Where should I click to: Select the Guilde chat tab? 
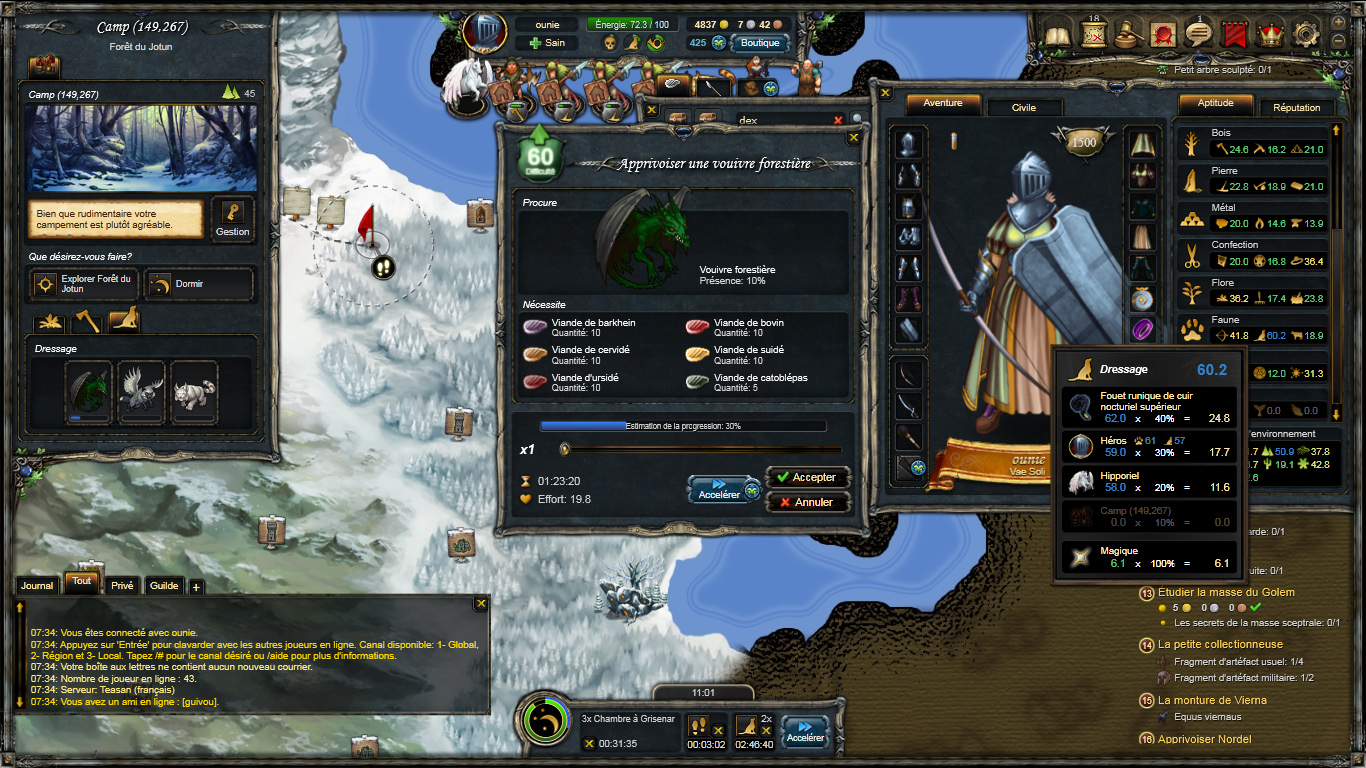pyautogui.click(x=163, y=585)
